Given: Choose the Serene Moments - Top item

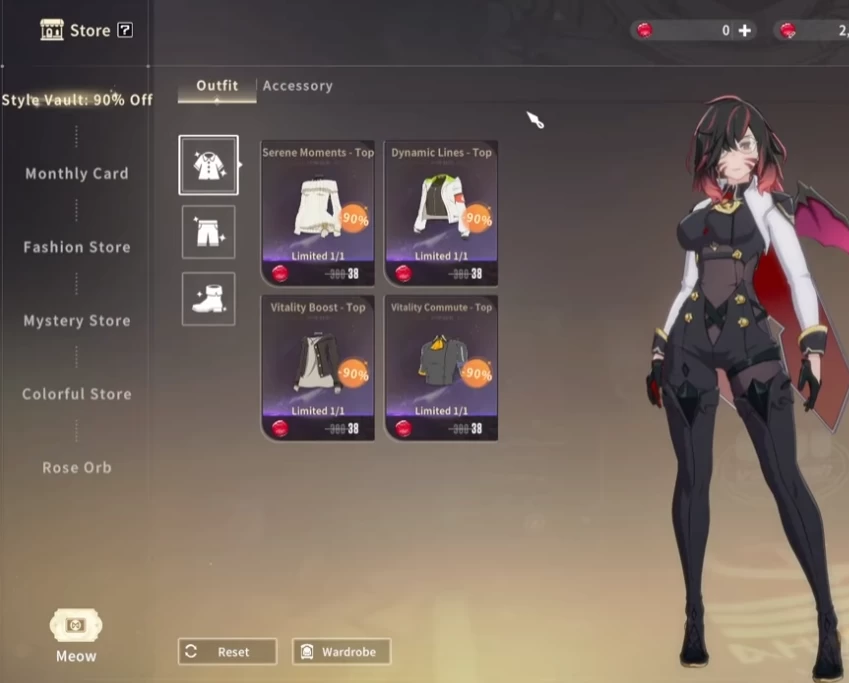Looking at the screenshot, I should click(318, 213).
